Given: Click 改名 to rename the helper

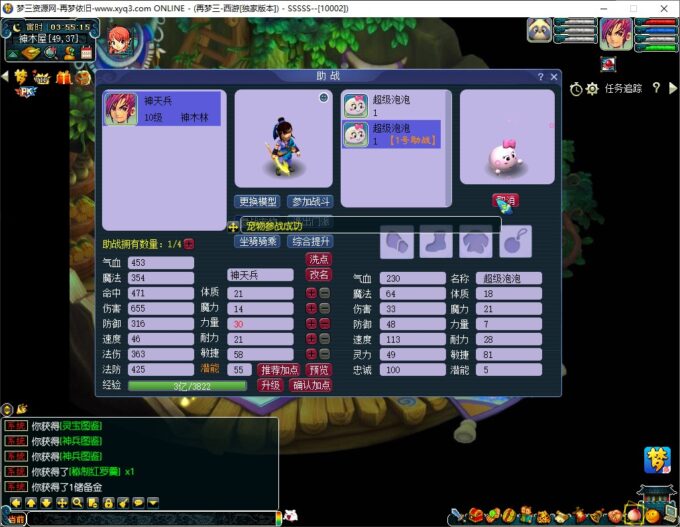Looking at the screenshot, I should tap(319, 275).
